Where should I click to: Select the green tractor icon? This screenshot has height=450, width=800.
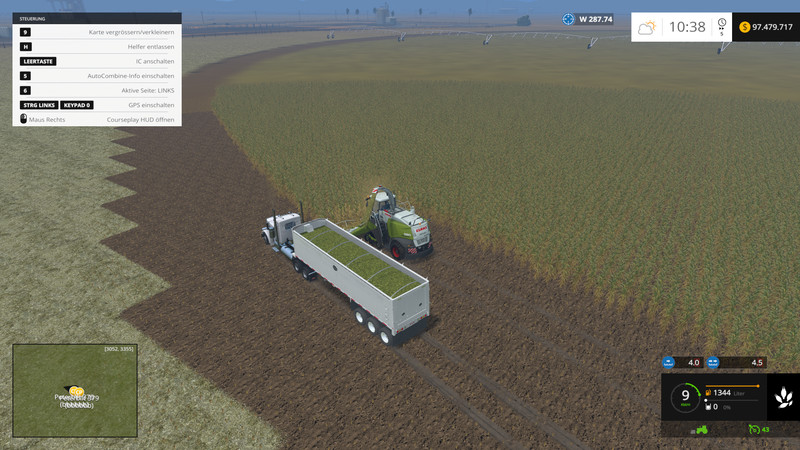[702, 429]
